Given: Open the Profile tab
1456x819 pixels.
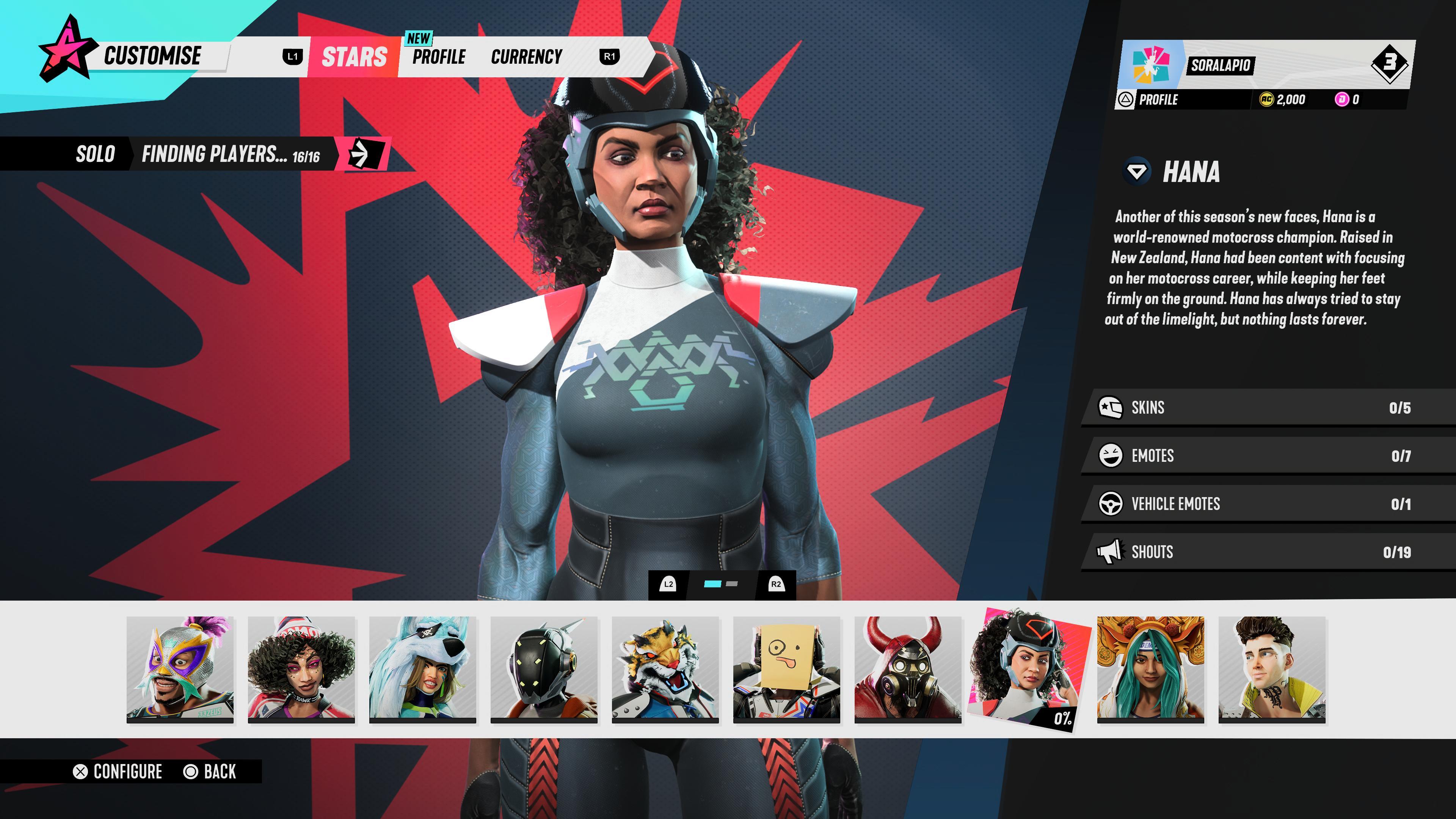Looking at the screenshot, I should coord(439,57).
